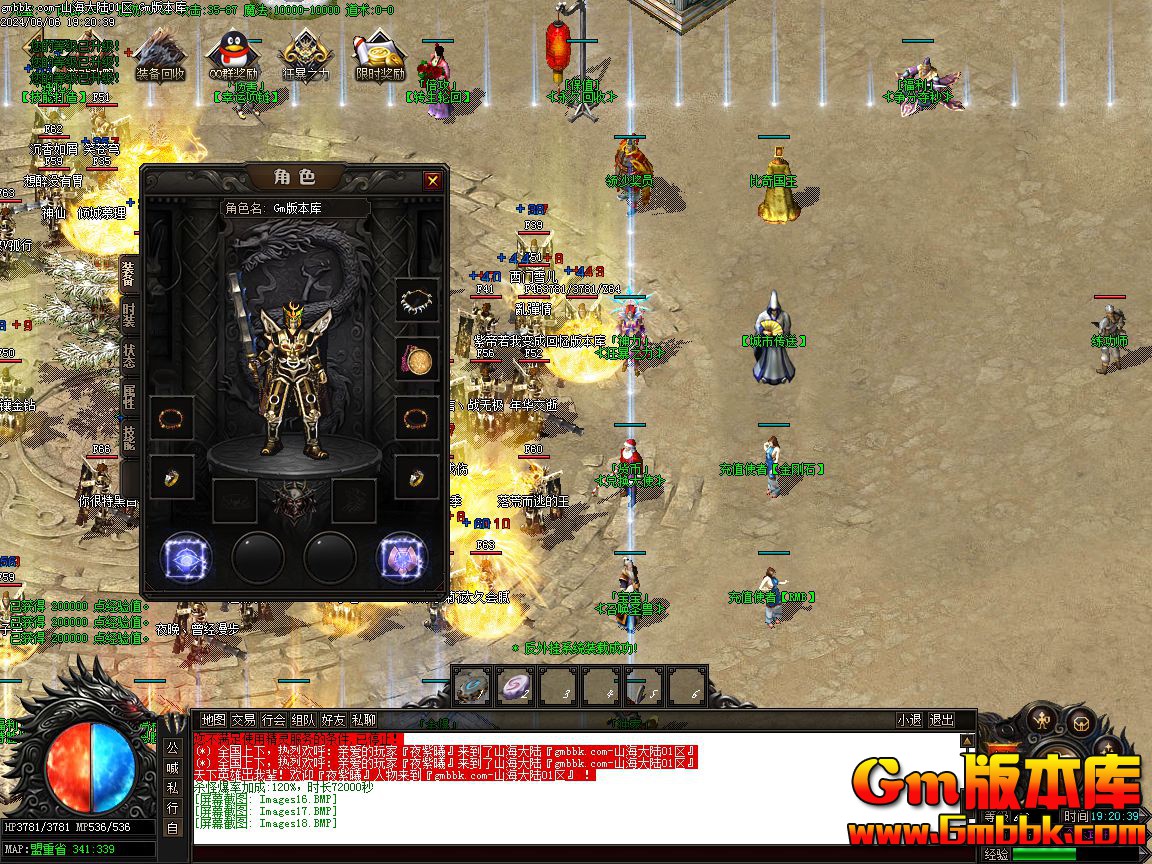The height and width of the screenshot is (864, 1152).
Task: Open the 属性 attributes tab
Action: (x=129, y=396)
